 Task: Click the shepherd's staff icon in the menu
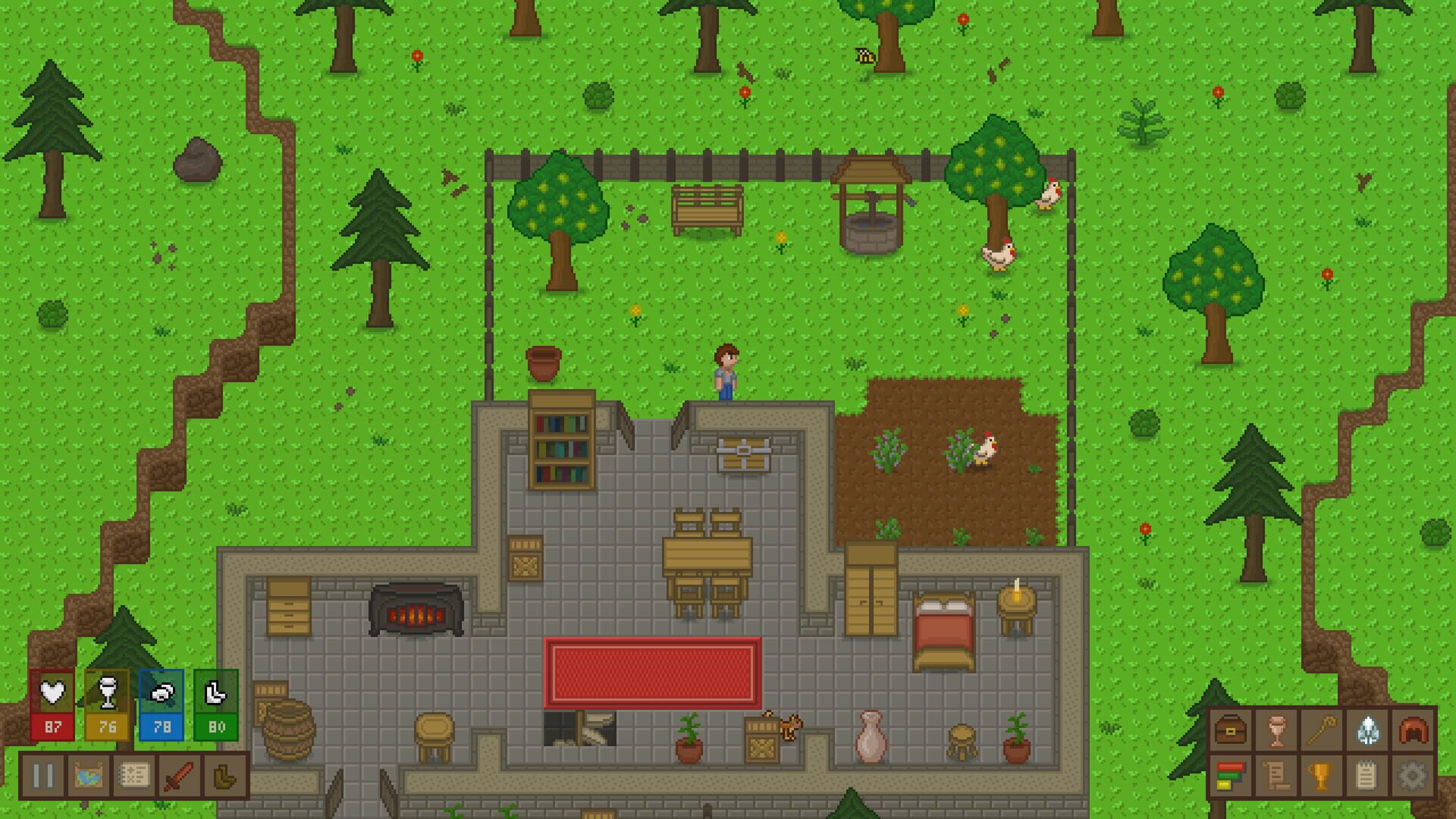coord(1322,730)
